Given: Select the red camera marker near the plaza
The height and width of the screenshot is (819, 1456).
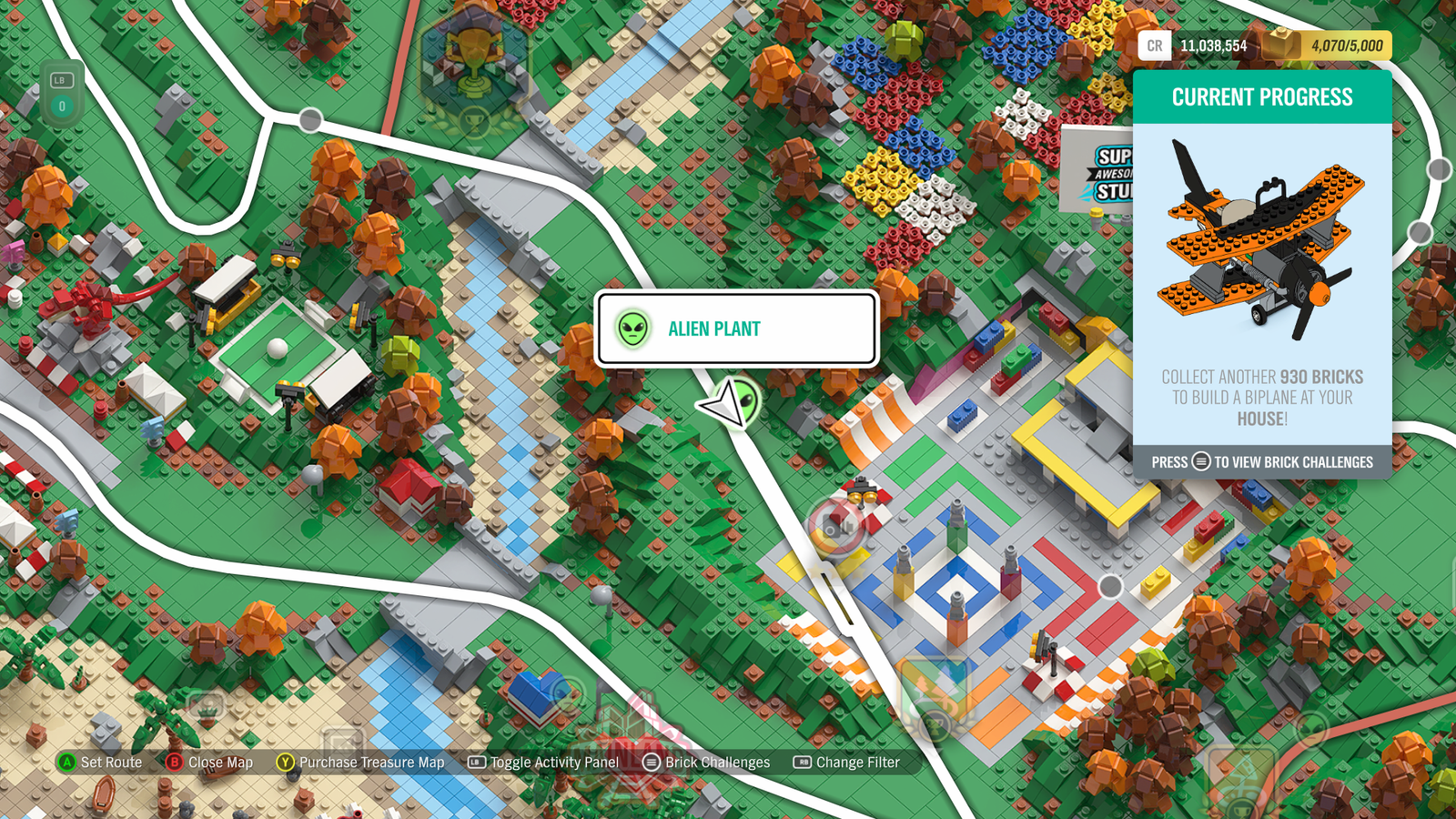Looking at the screenshot, I should [x=835, y=526].
